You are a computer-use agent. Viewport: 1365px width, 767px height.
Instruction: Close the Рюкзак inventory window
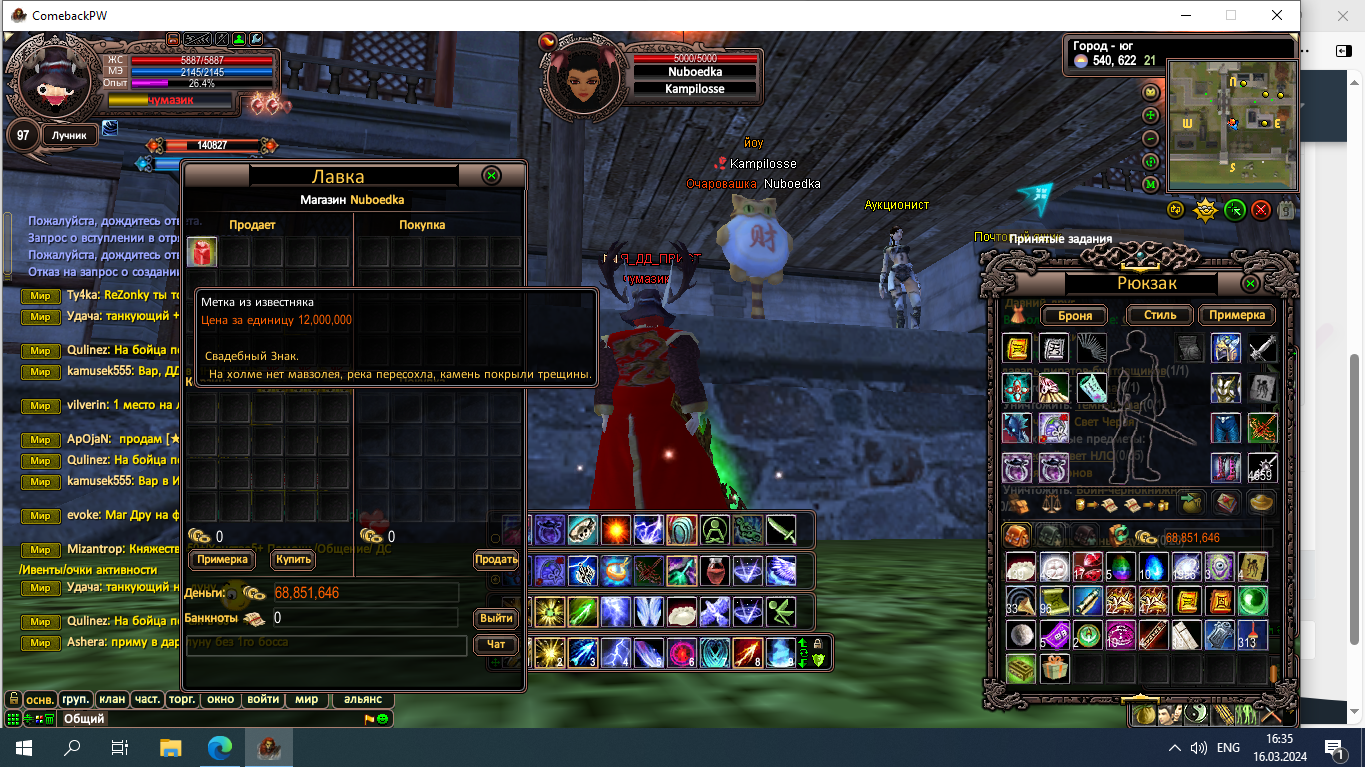(x=1250, y=284)
